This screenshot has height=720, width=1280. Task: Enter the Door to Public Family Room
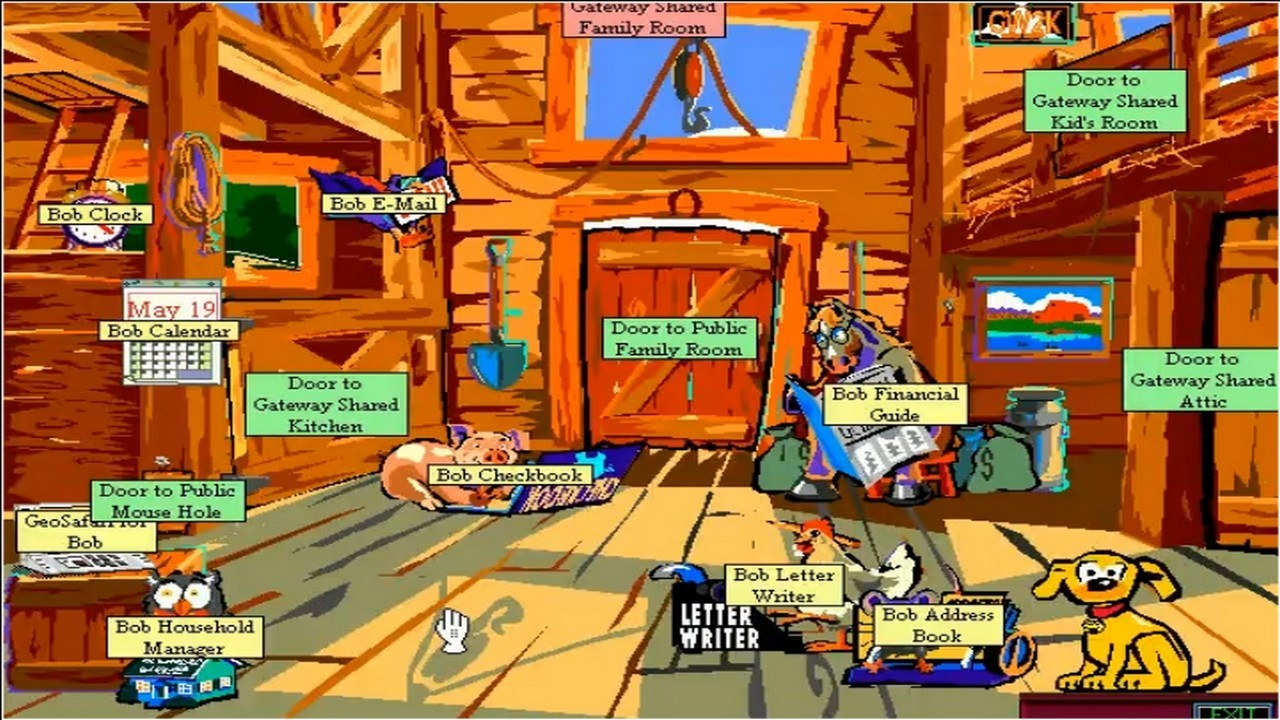click(678, 339)
